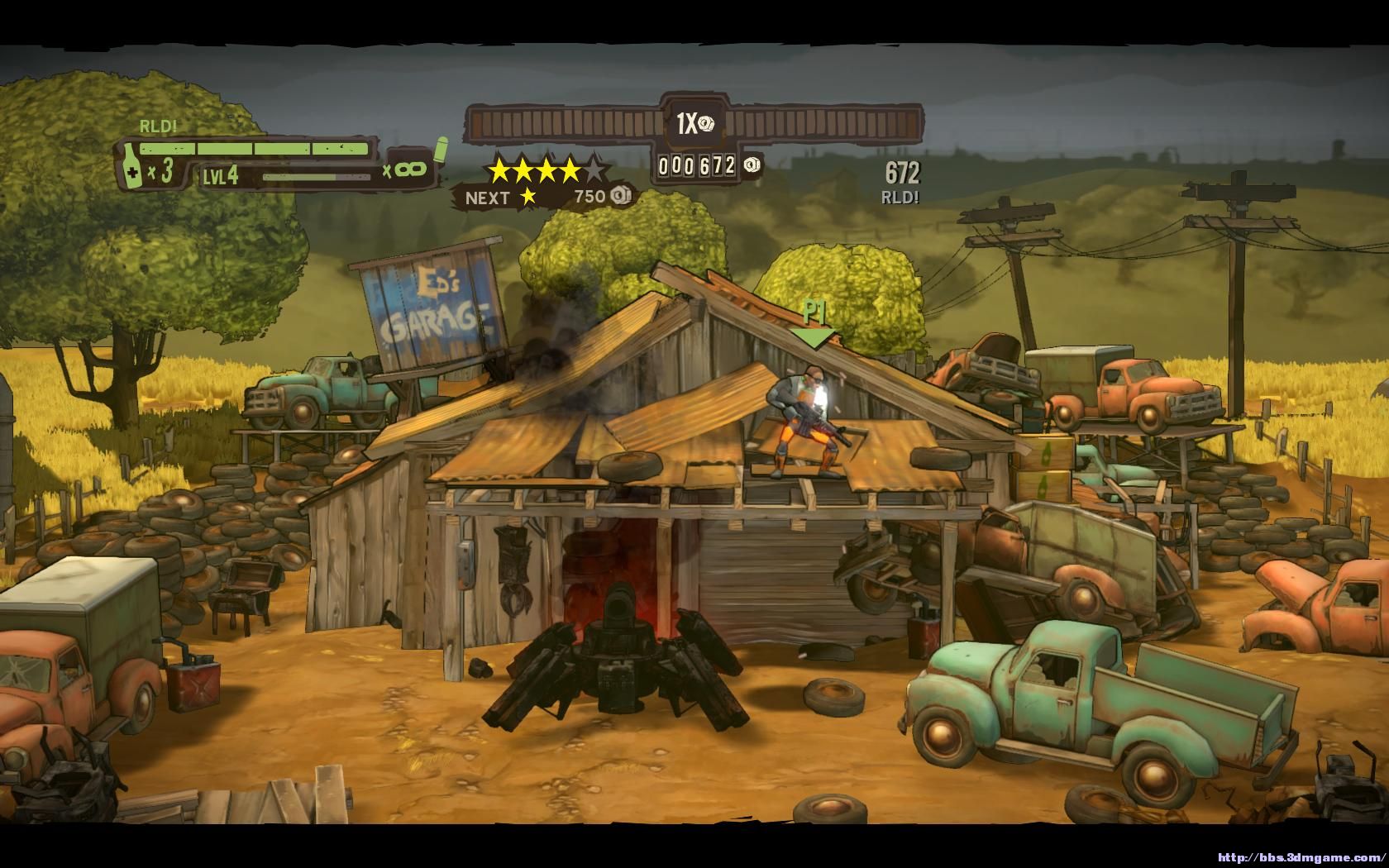Click the infinite ammo bullet icon

441,149
